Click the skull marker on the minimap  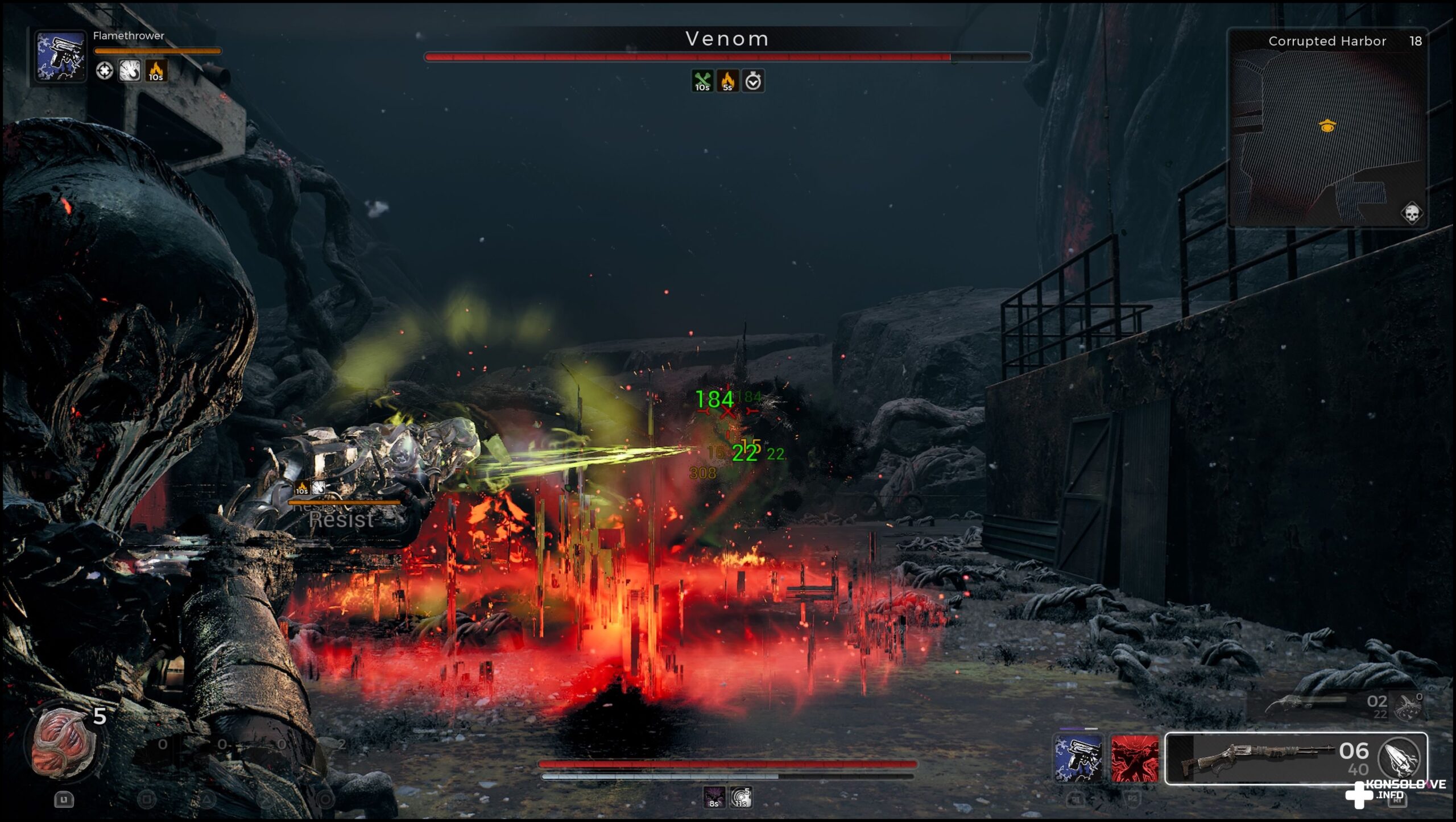(x=1411, y=214)
